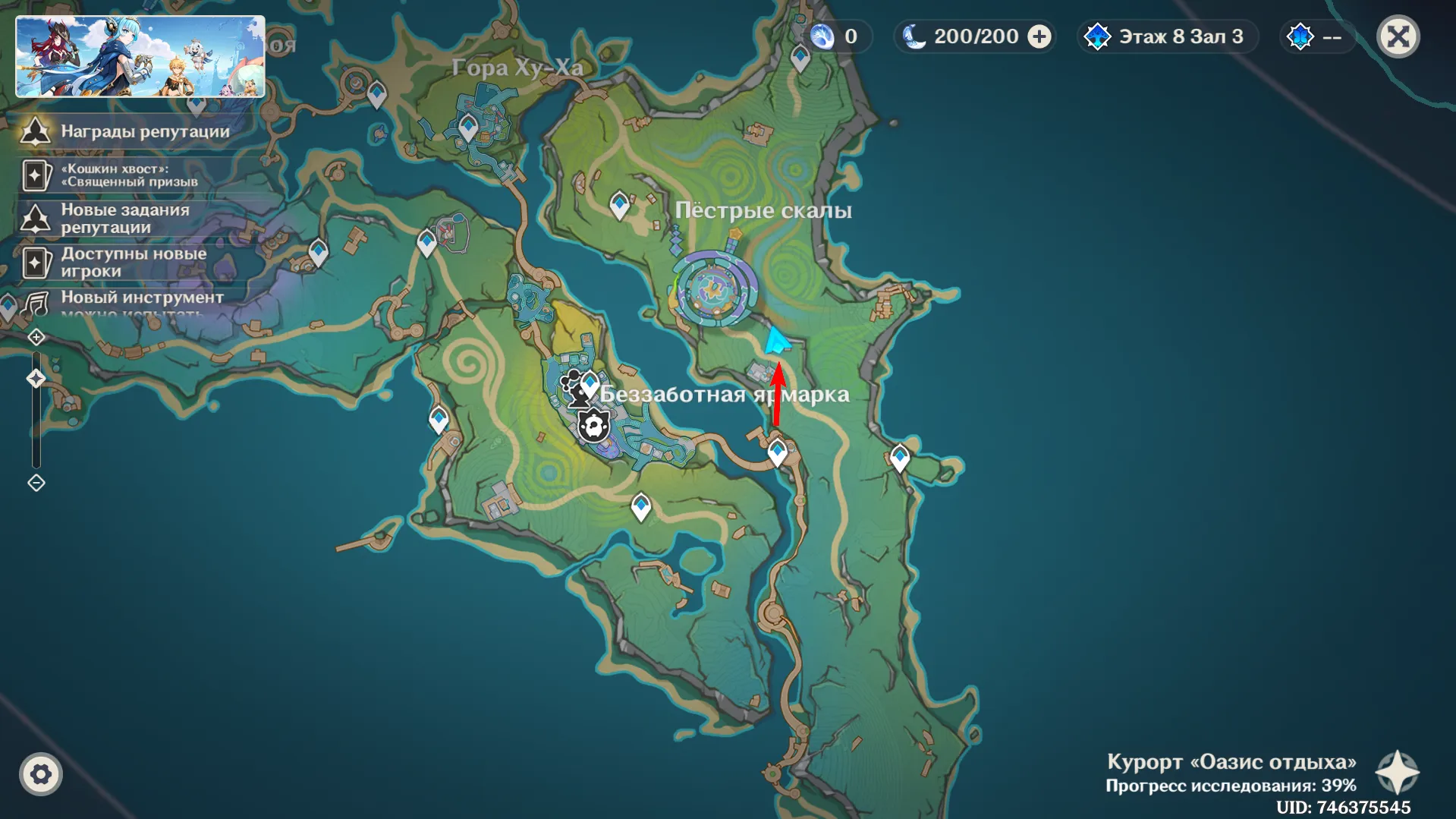Click the region selector star next to «Оазис отдыха»
Viewport: 1456px width, 819px height.
(x=1398, y=773)
